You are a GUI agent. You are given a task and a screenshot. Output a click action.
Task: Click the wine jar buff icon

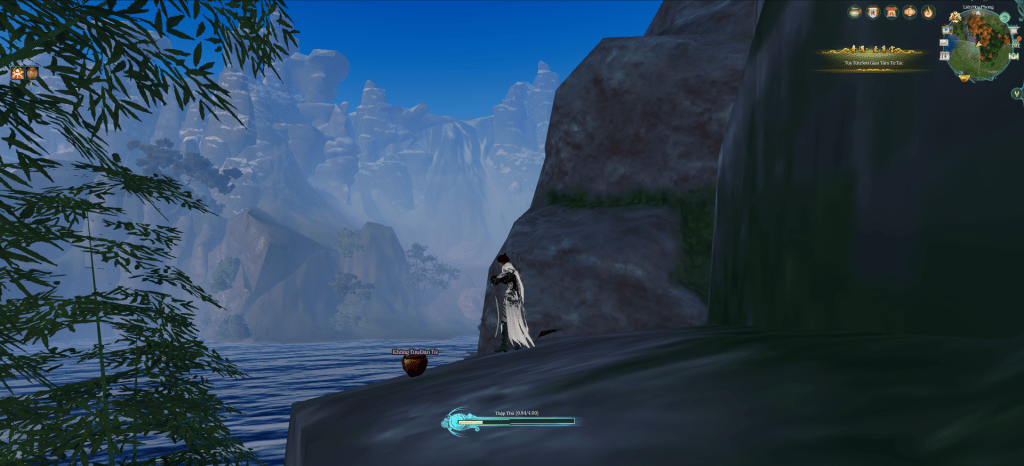coord(32,73)
